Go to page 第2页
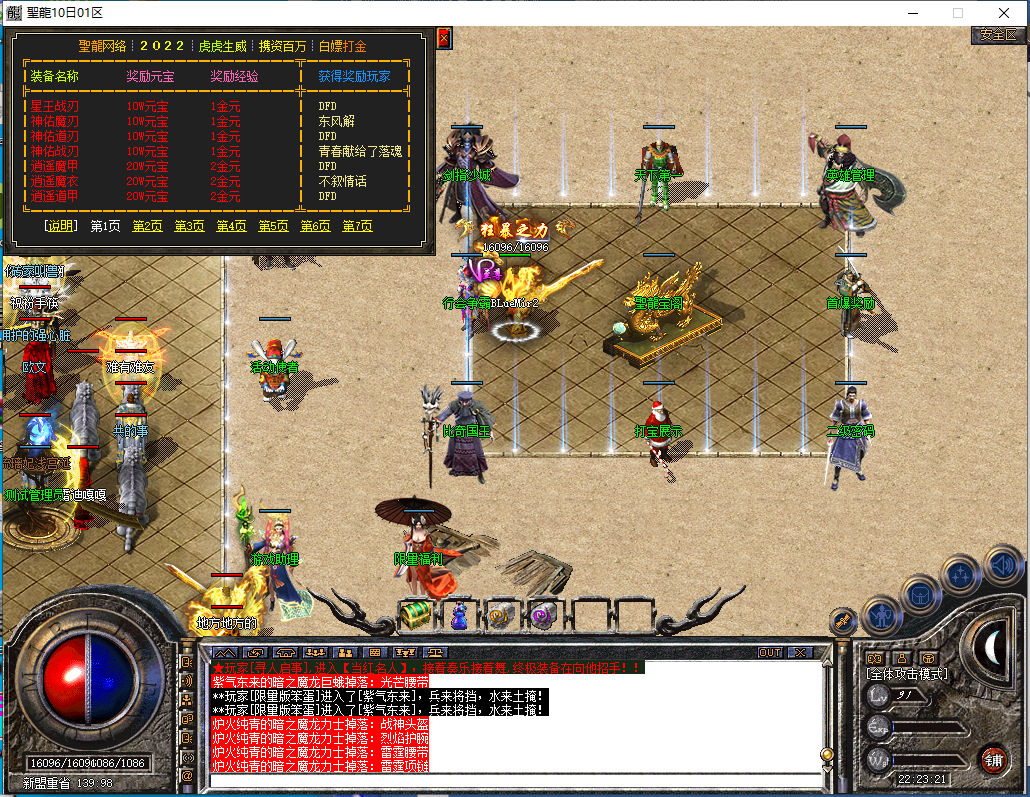The width and height of the screenshot is (1030, 797). click(147, 226)
